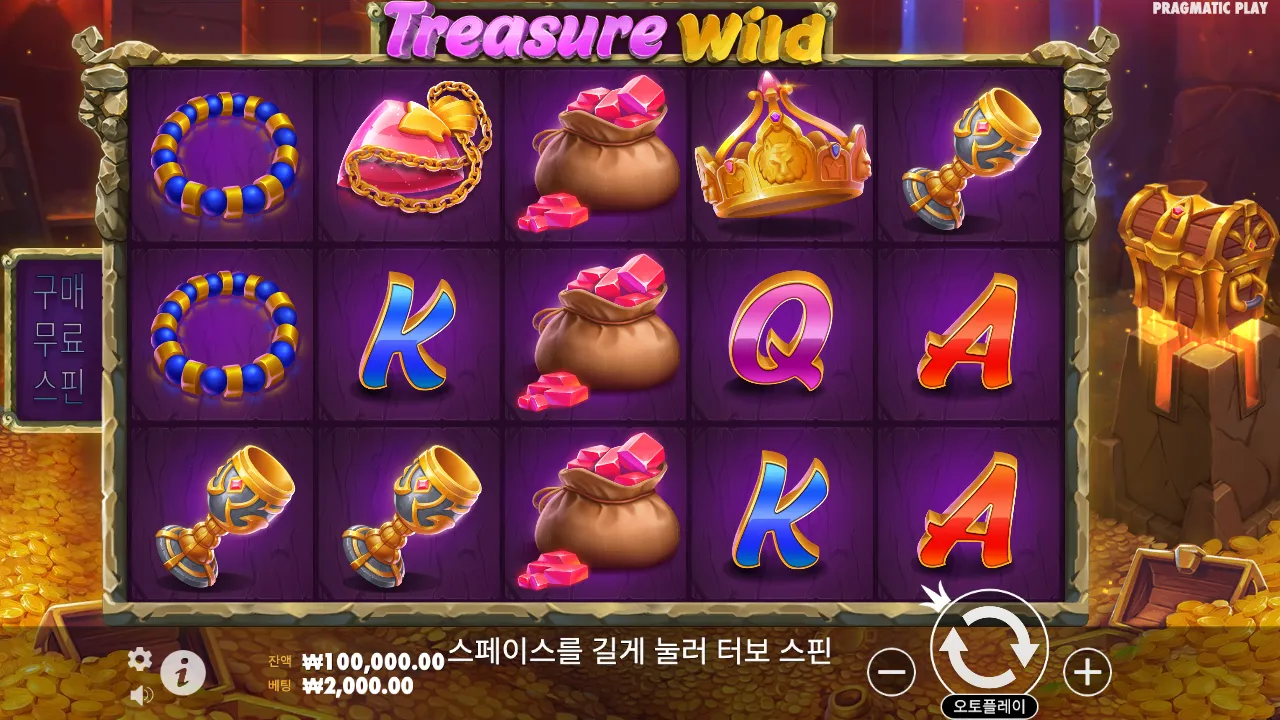Screen dimensions: 1280x720
Task: Select the golden crown symbol on reel four
Action: (783, 157)
